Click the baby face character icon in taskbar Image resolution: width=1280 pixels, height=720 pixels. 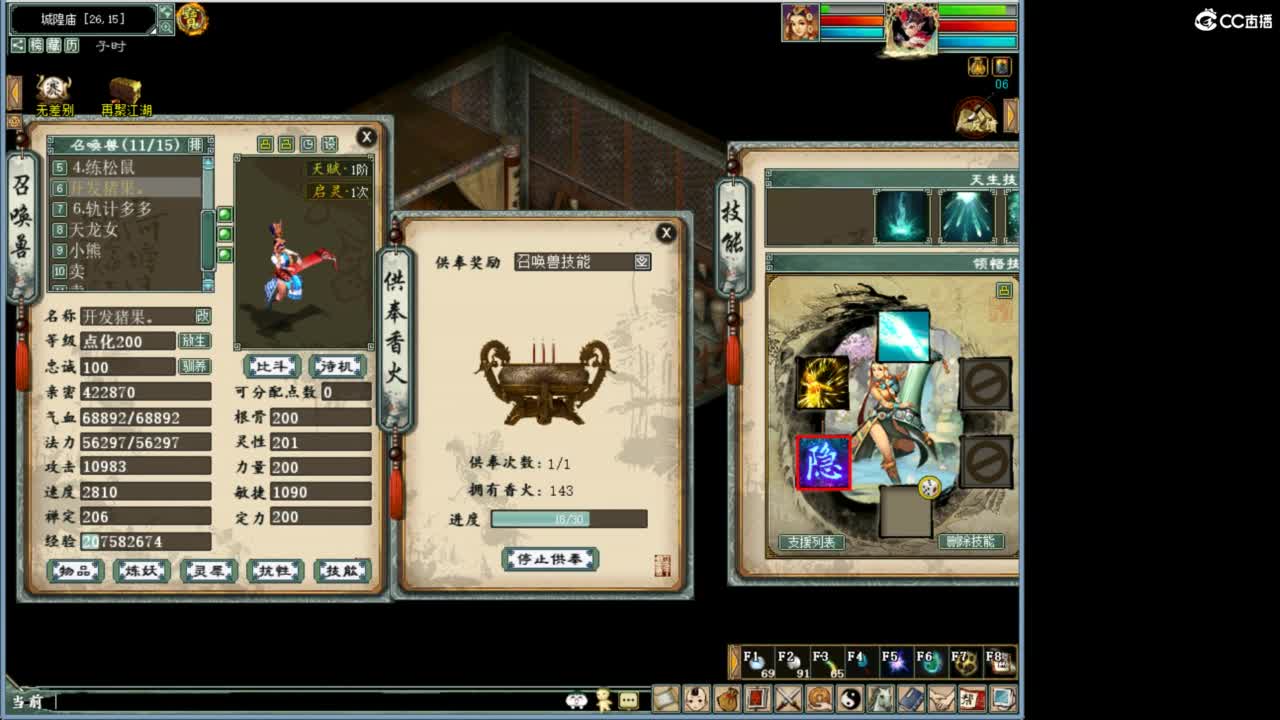(694, 700)
